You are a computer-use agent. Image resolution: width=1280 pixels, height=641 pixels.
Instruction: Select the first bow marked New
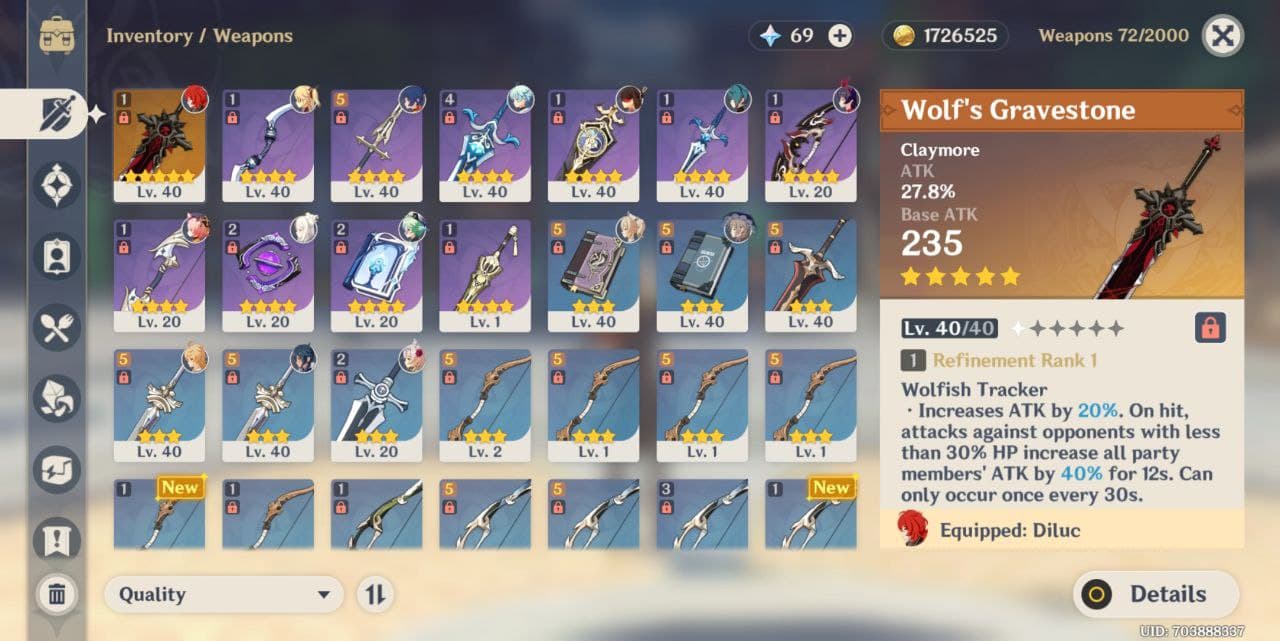159,514
